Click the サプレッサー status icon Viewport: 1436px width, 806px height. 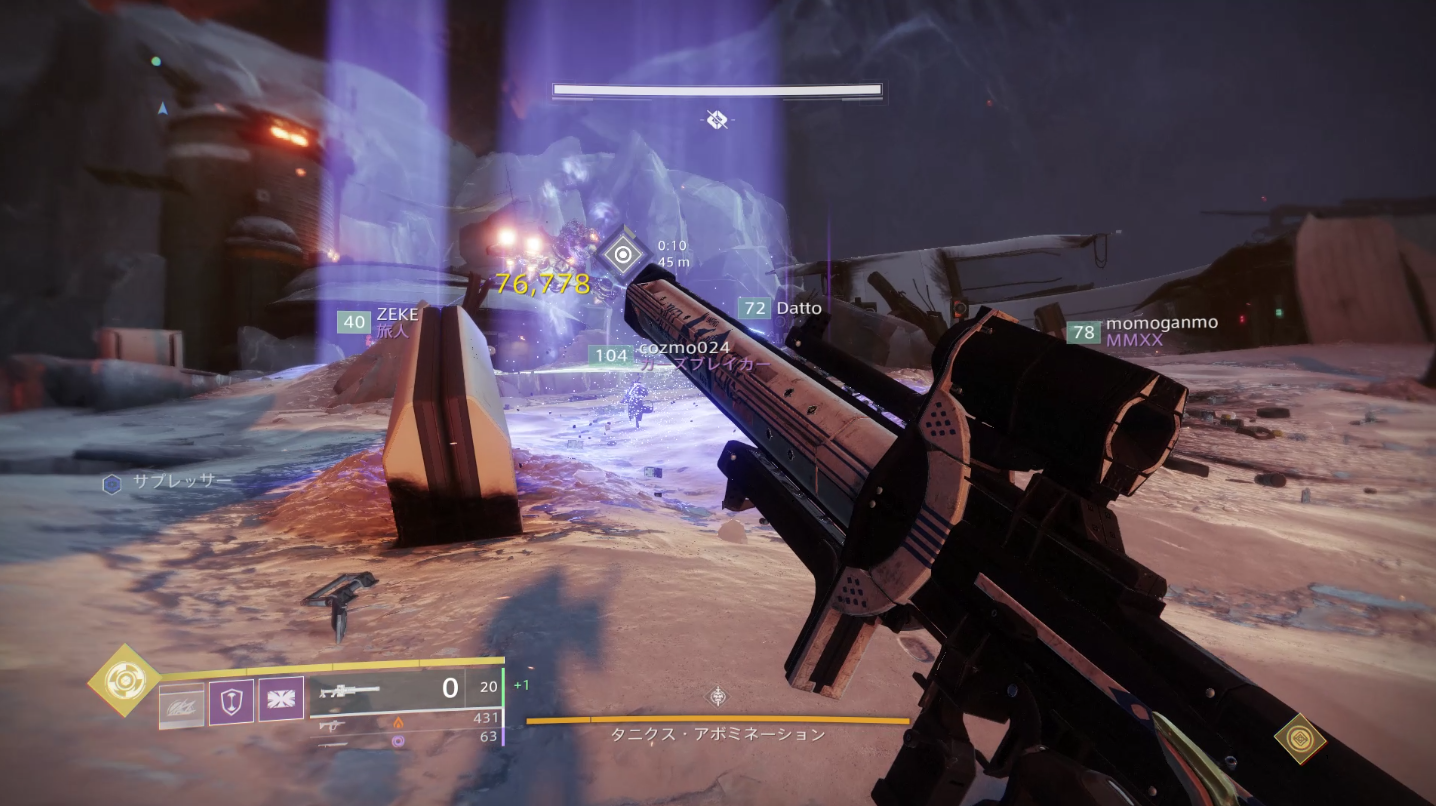[x=112, y=484]
